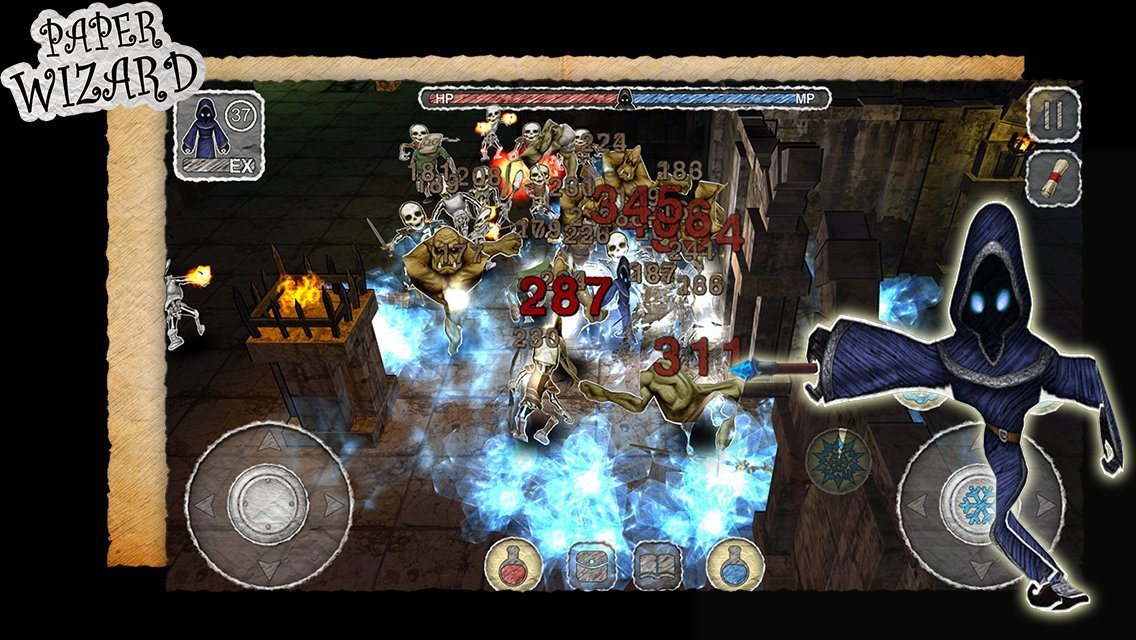The height and width of the screenshot is (640, 1136).
Task: Pause the game
Action: pos(1053,113)
